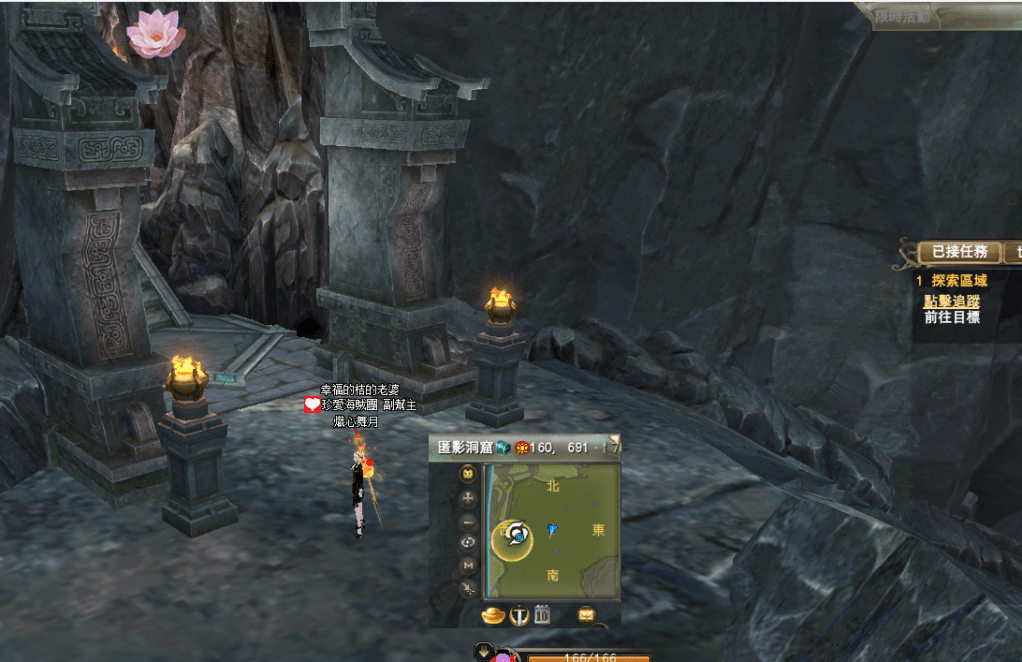Click the gold-faced top button beside the minimap

(x=467, y=474)
